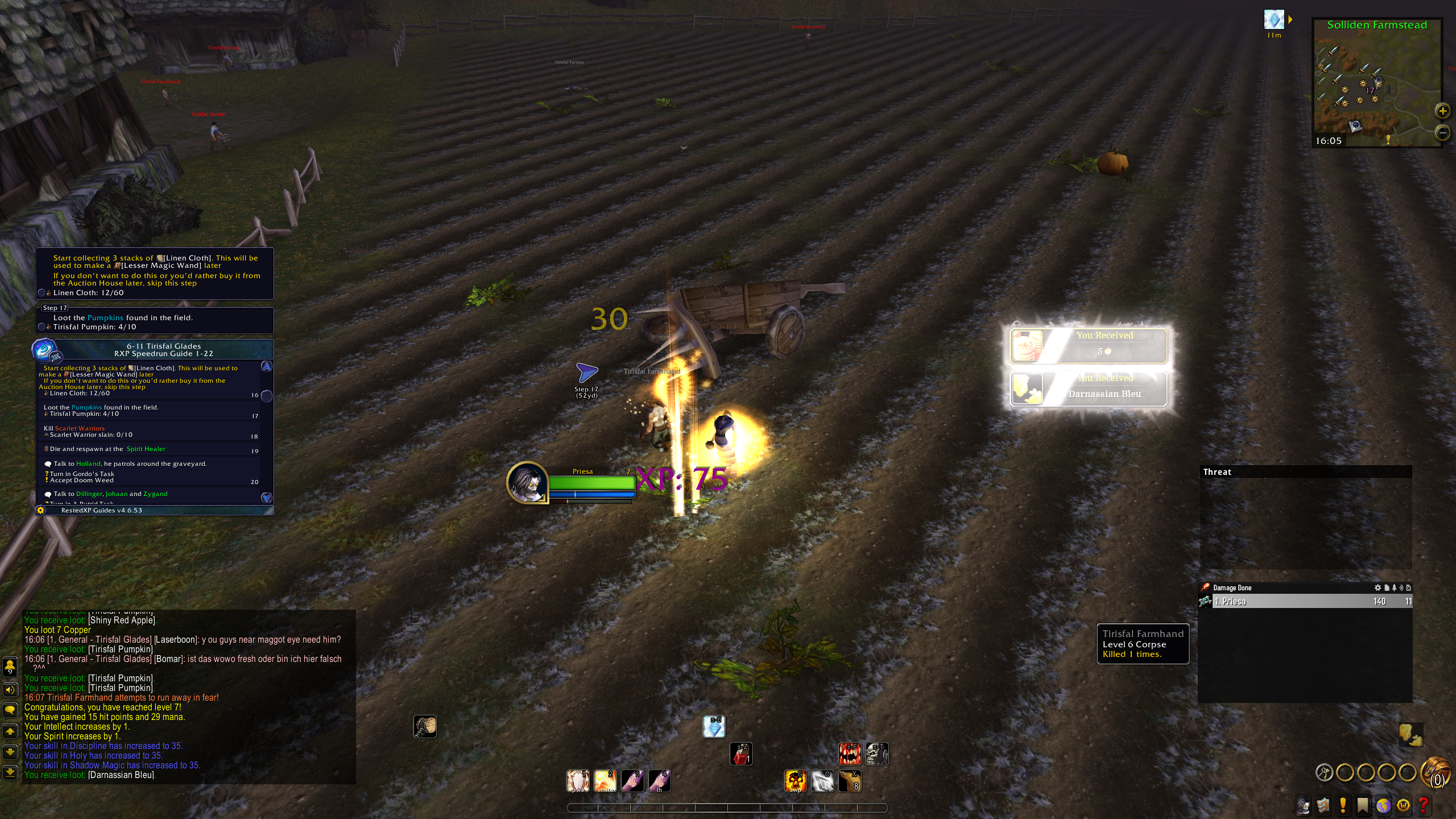
Task: Open the Damage Done meter settings gear
Action: [1378, 588]
